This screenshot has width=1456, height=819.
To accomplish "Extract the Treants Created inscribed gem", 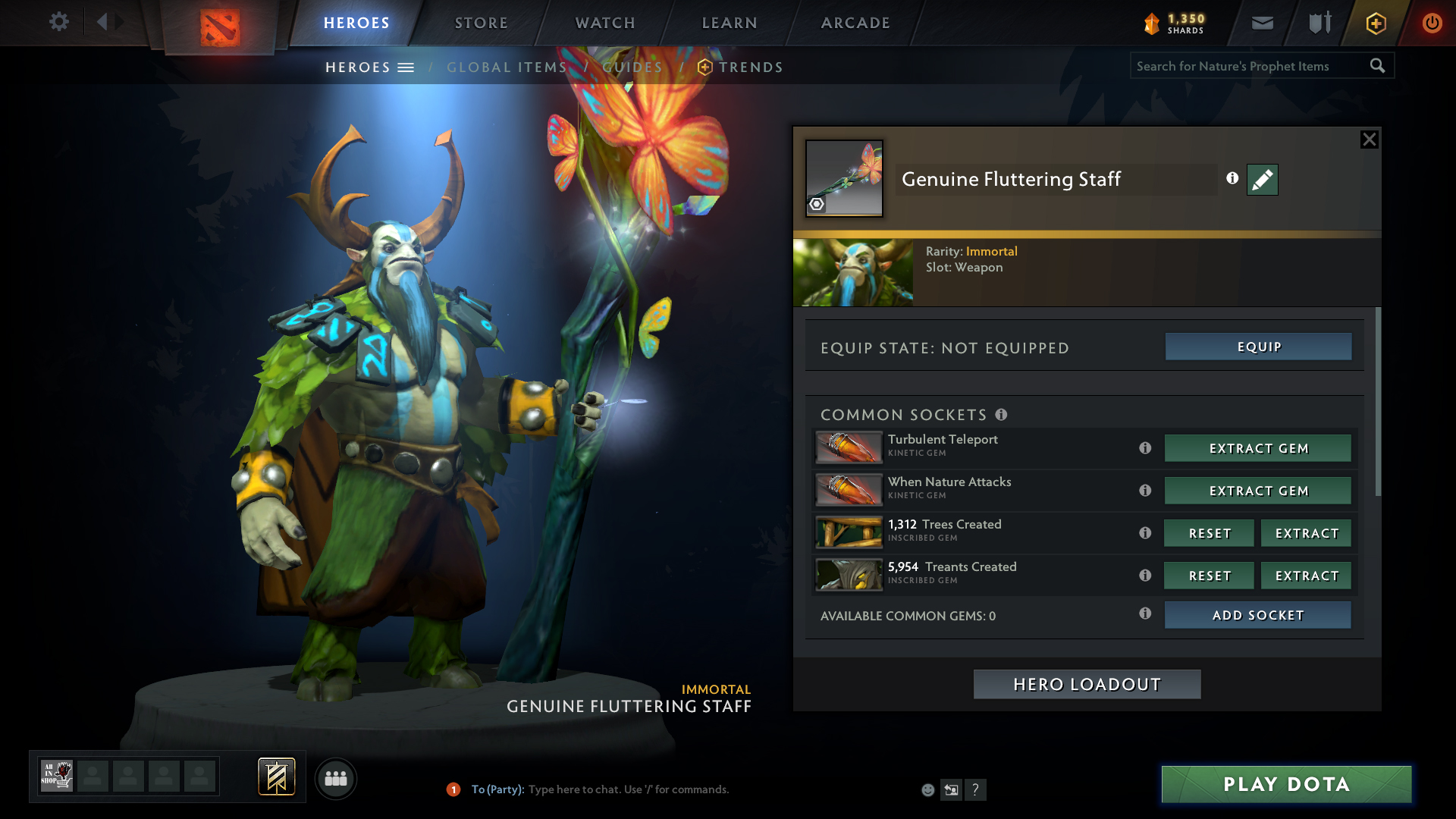I will pyautogui.click(x=1306, y=576).
